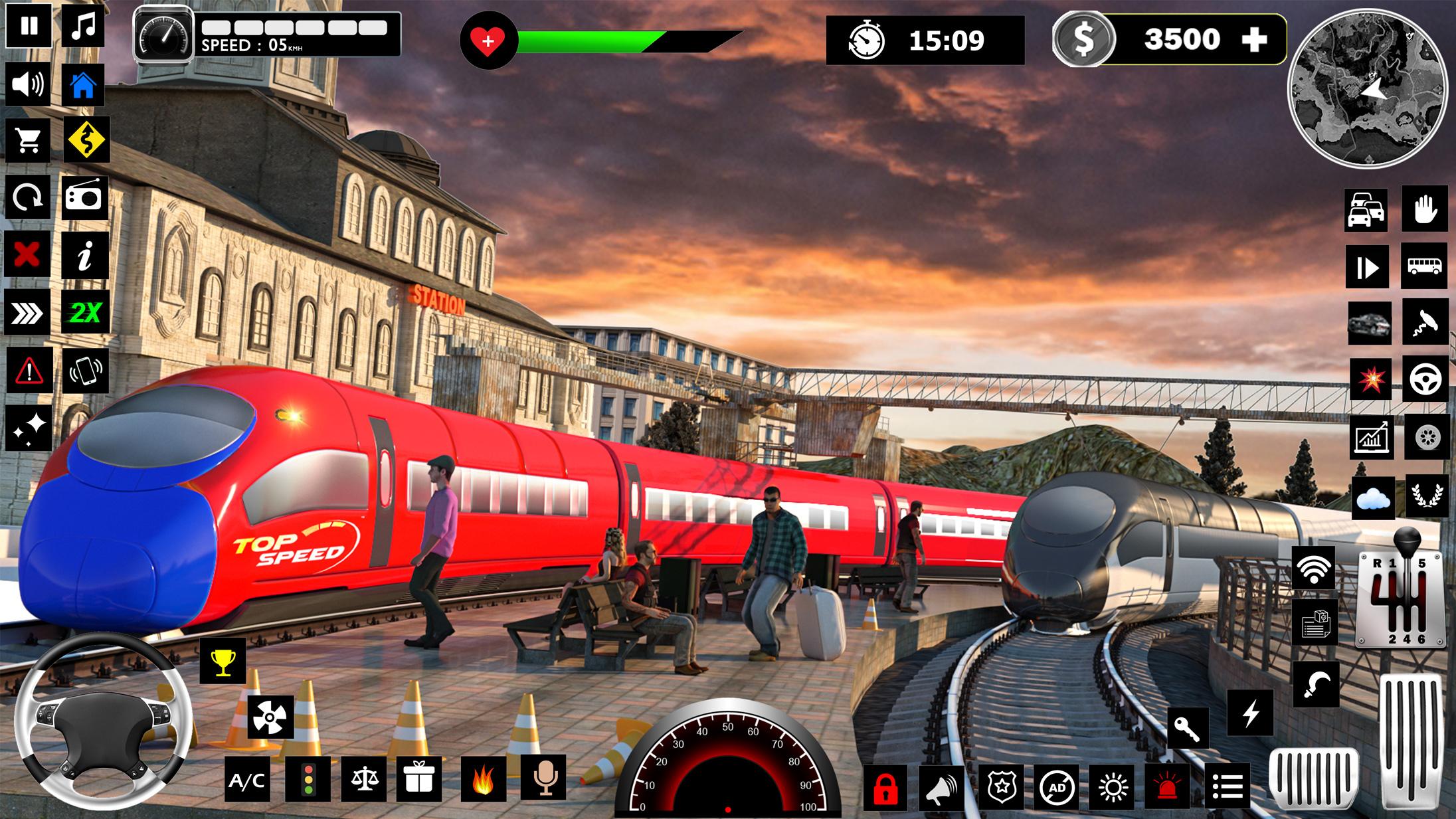
Task: Remove ads with the AD button
Action: (x=1057, y=788)
